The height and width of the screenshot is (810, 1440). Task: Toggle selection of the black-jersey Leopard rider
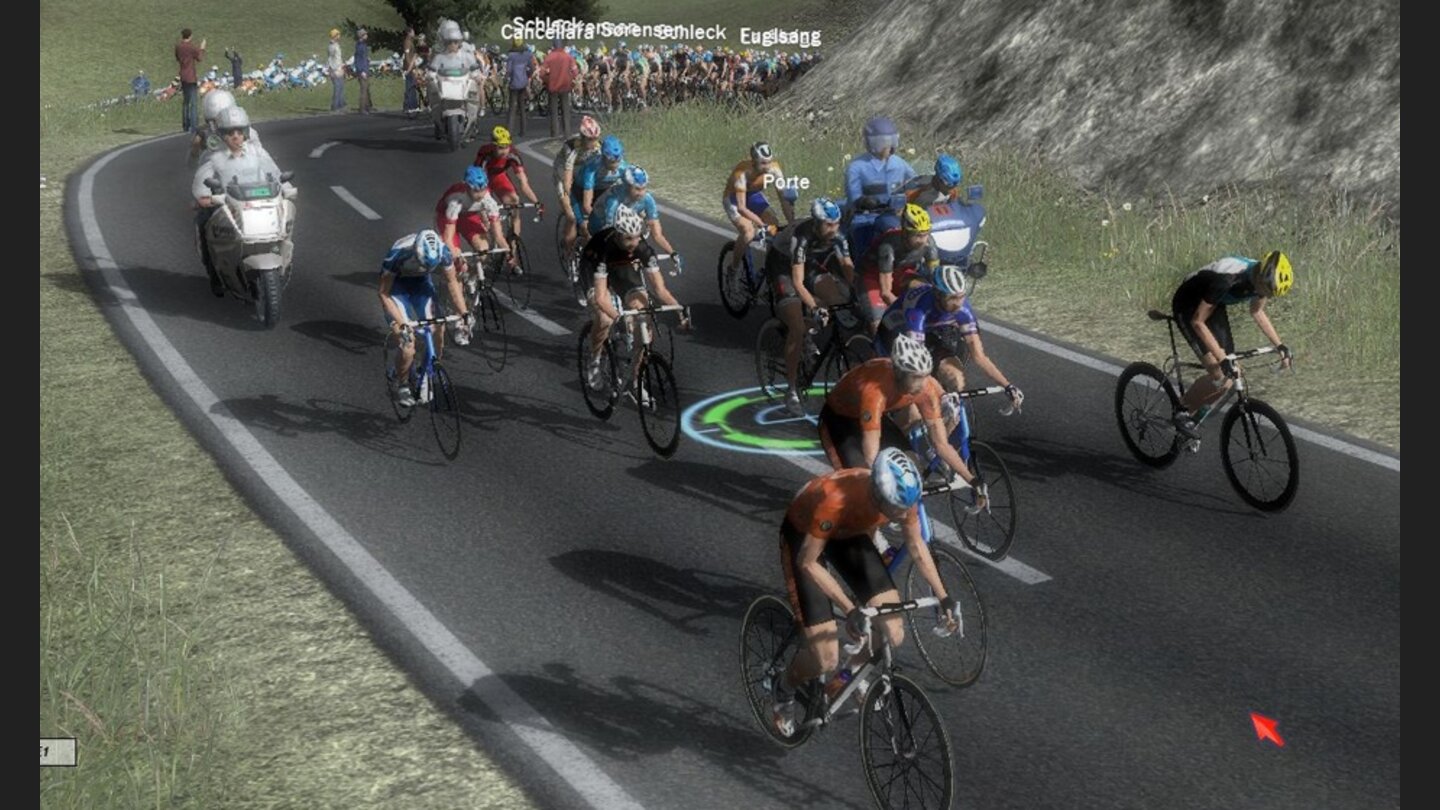point(625,270)
